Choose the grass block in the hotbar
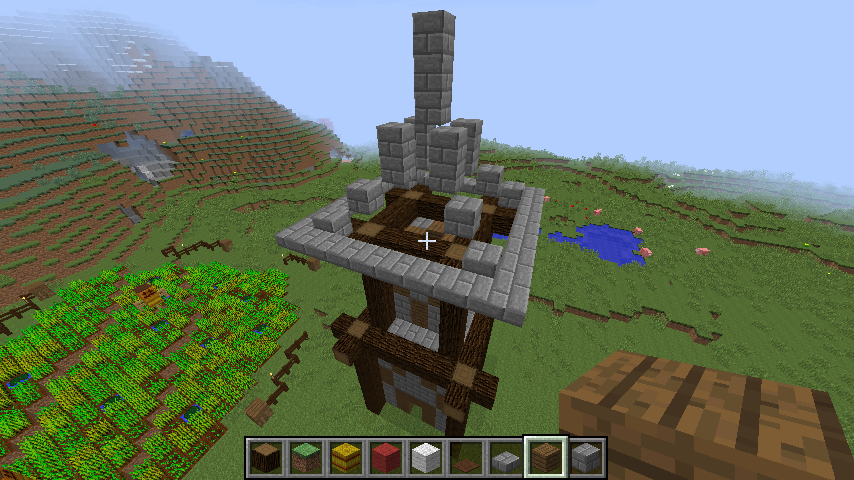The width and height of the screenshot is (854, 480). [306, 458]
